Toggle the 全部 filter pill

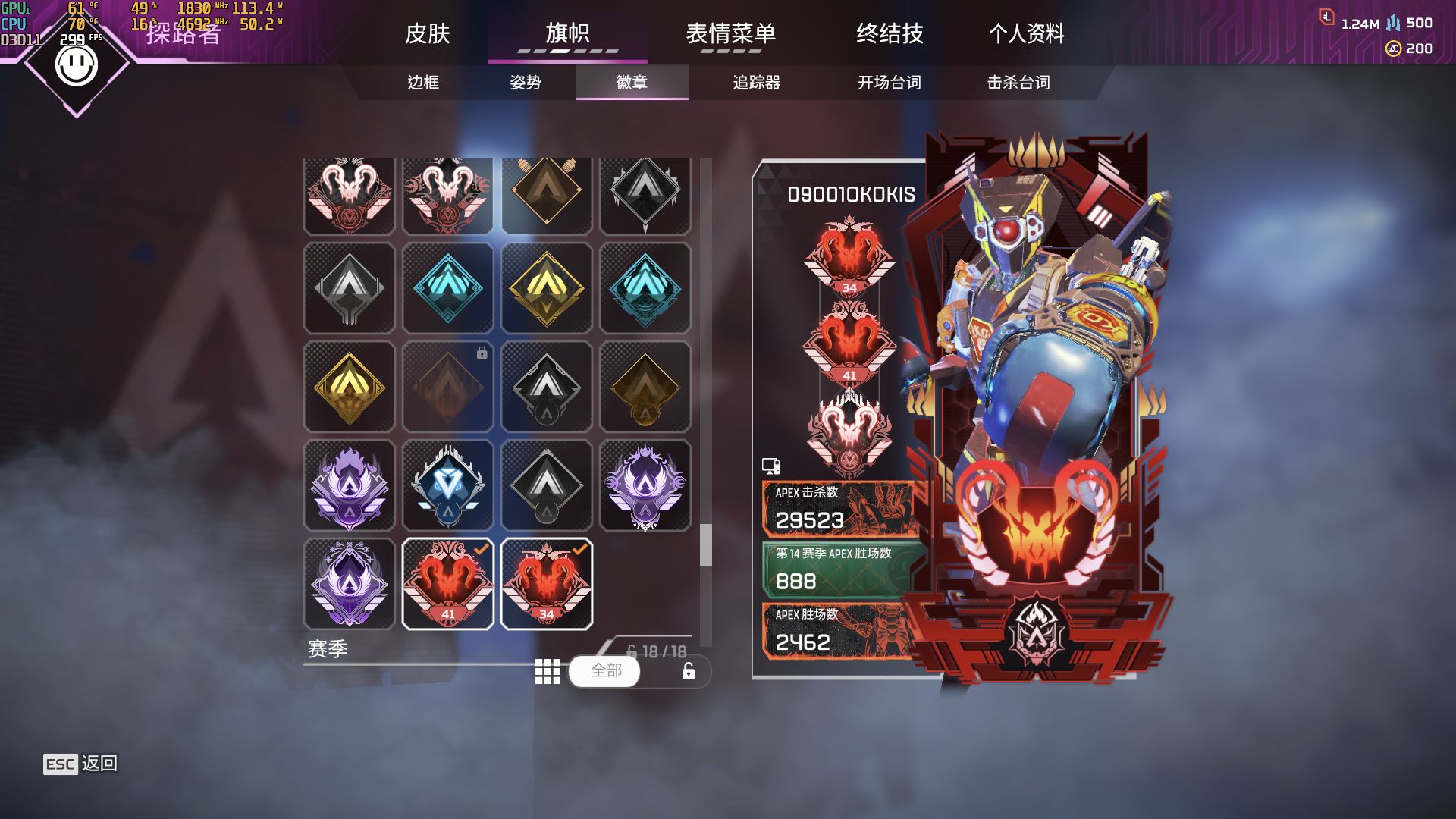pyautogui.click(x=604, y=671)
